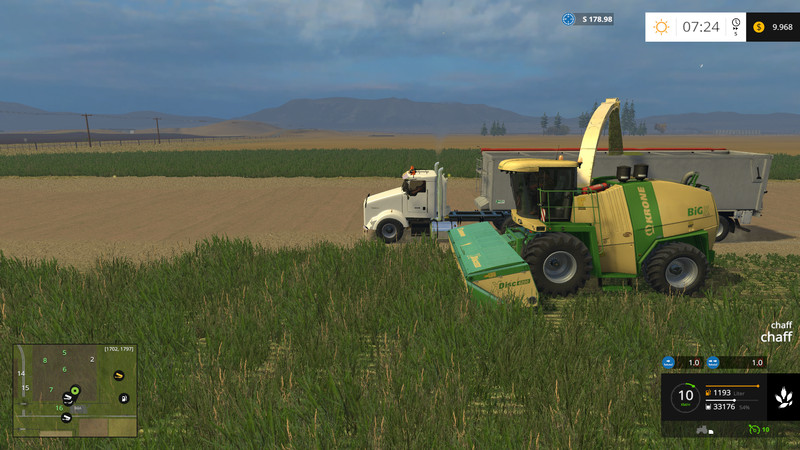Click the blue crosshair icon beside $178.98
The image size is (800, 450).
coord(569,19)
